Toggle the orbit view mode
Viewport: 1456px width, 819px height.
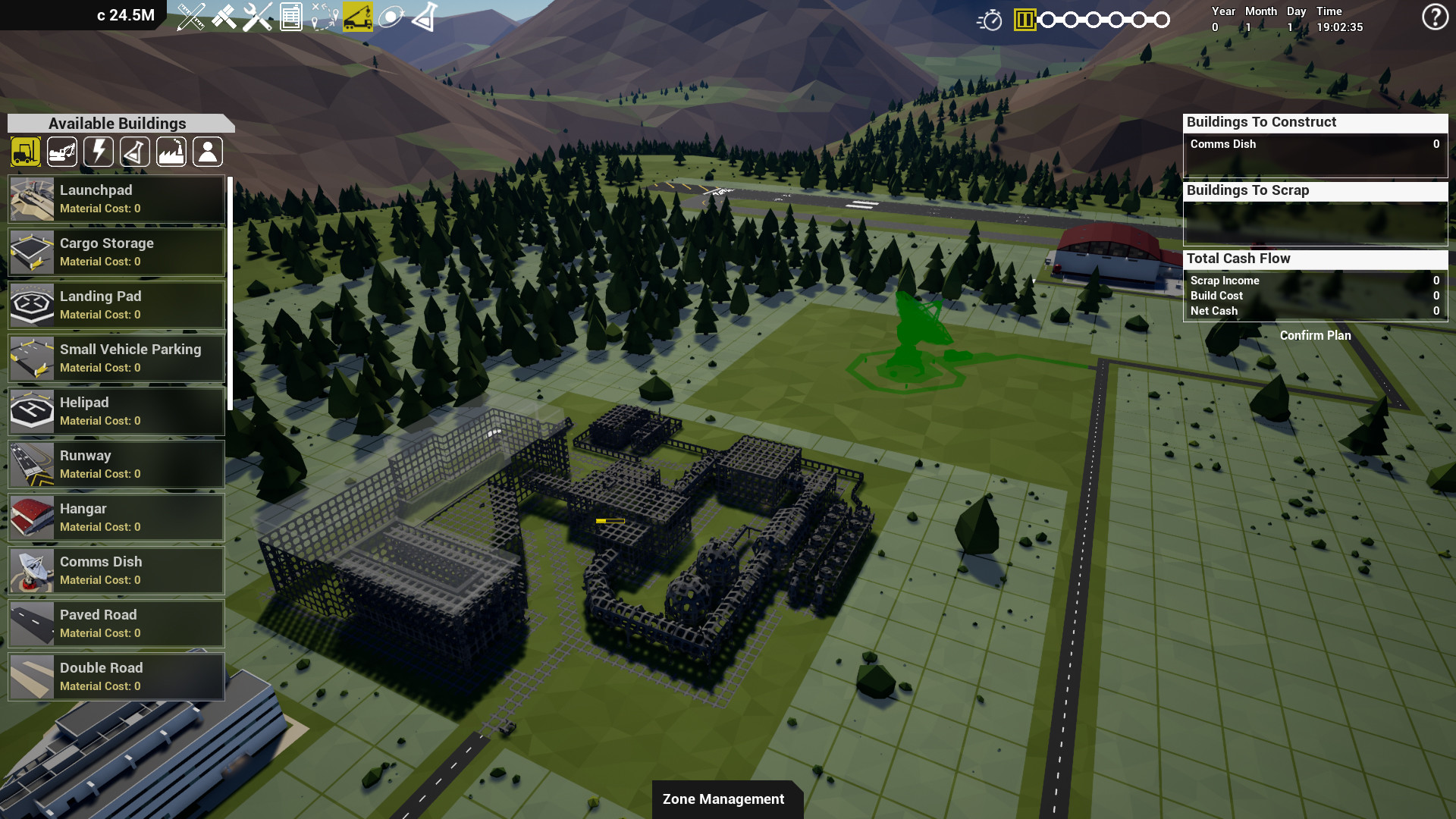(391, 17)
